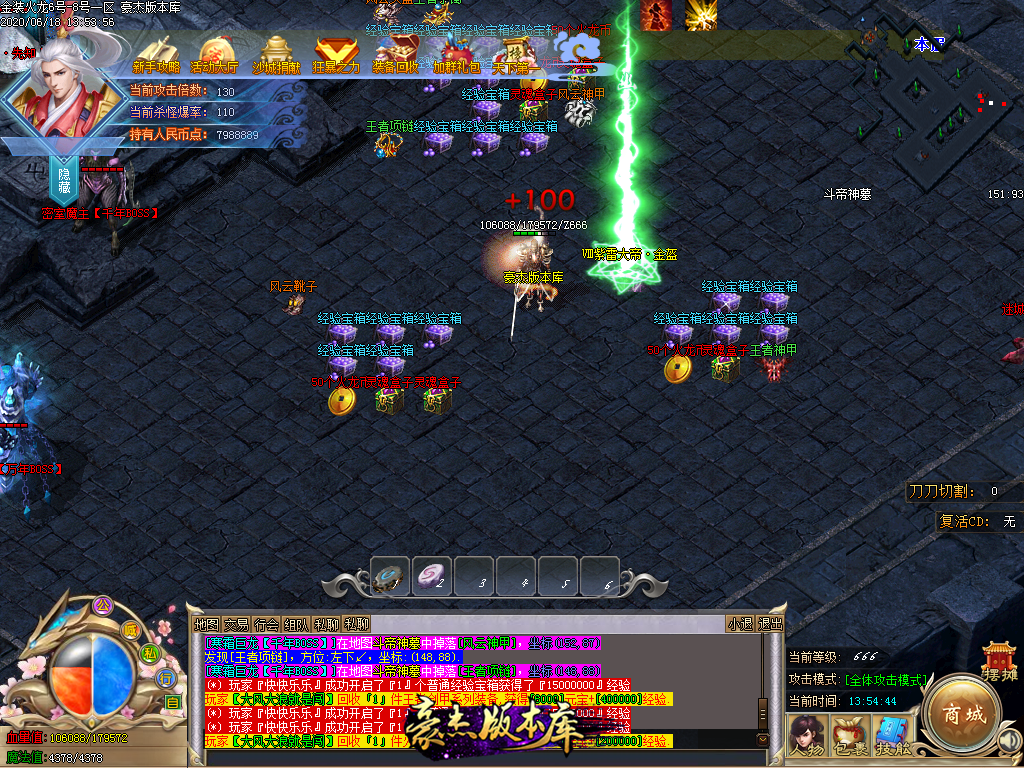Click the 退出 exit button
The image size is (1024, 768).
pyautogui.click(x=770, y=624)
